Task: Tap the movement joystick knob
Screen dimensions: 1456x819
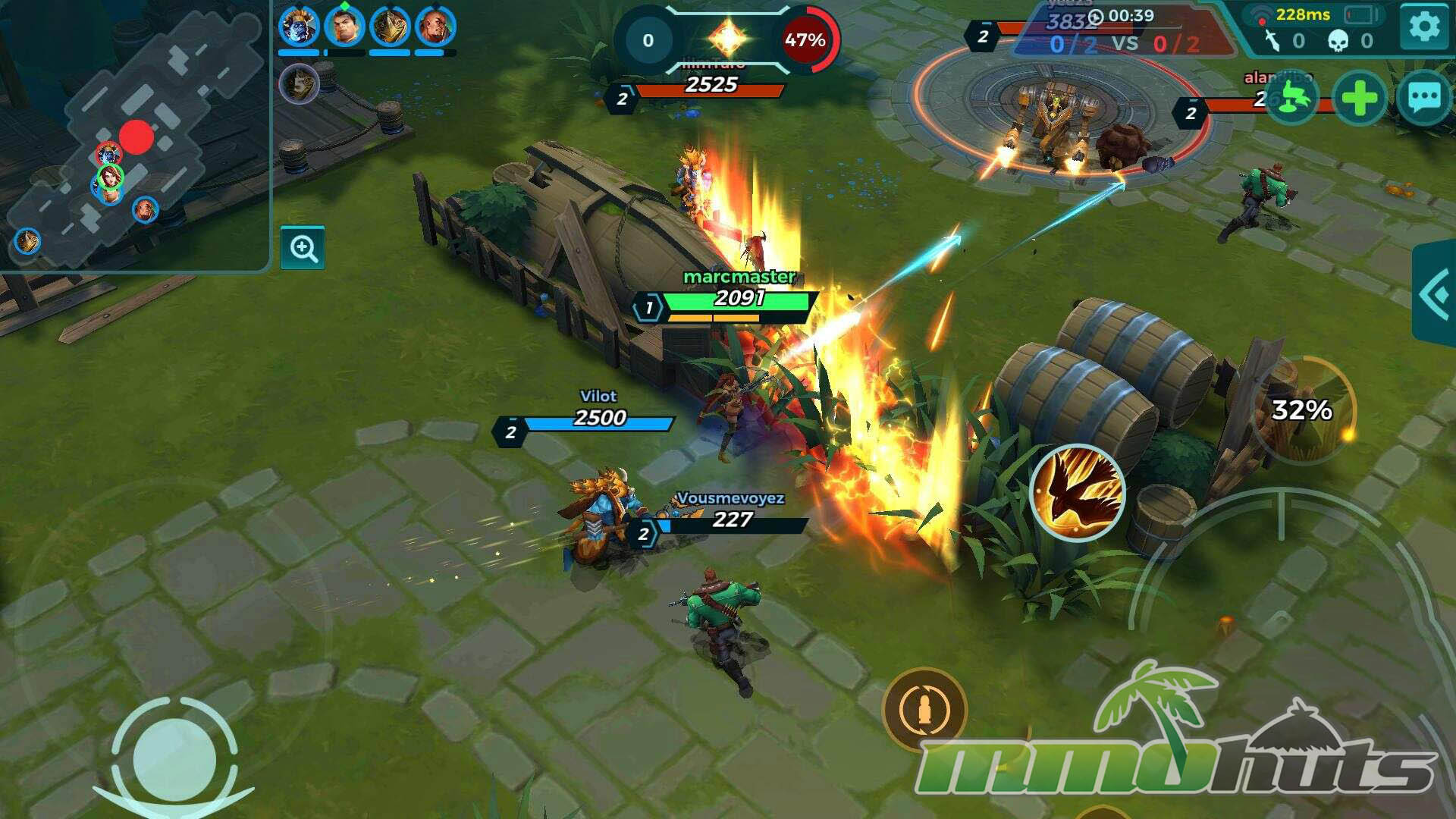Action: click(x=174, y=759)
